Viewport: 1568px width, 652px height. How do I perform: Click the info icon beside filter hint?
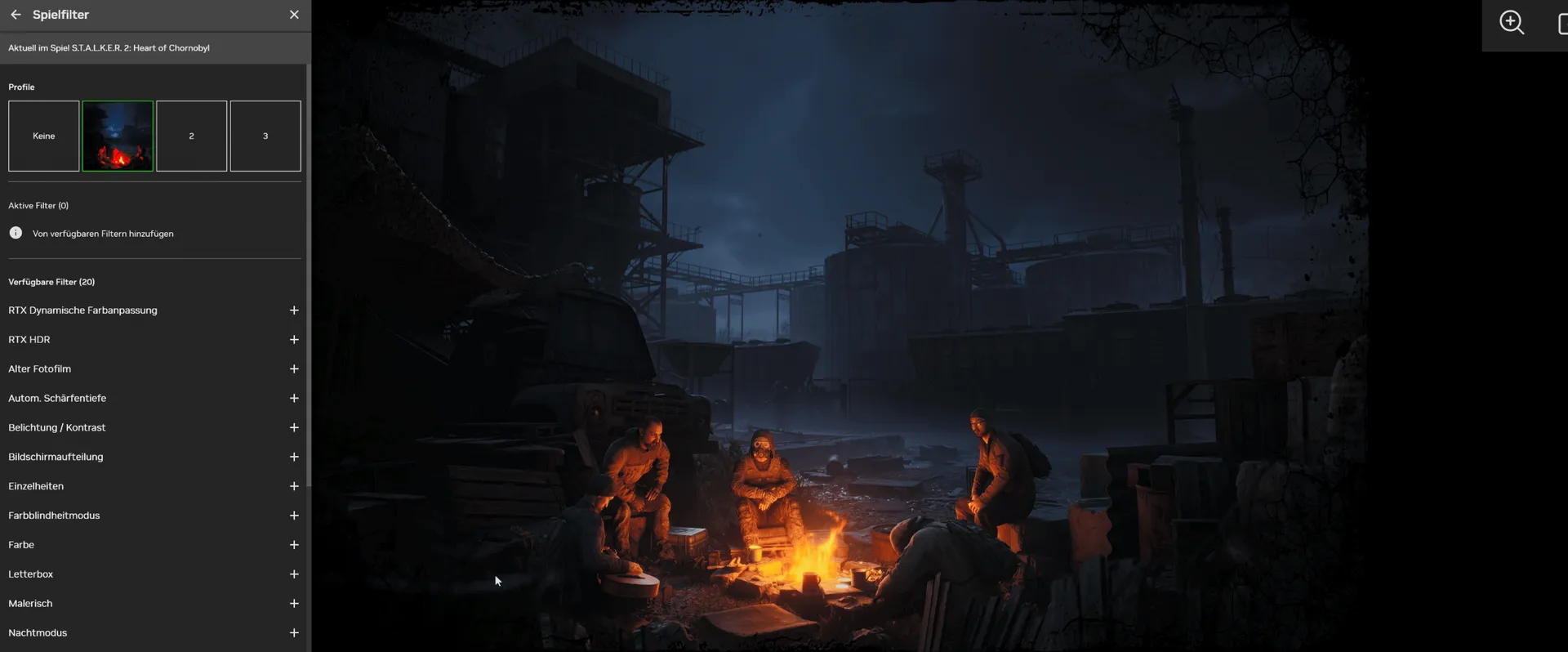pyautogui.click(x=16, y=233)
